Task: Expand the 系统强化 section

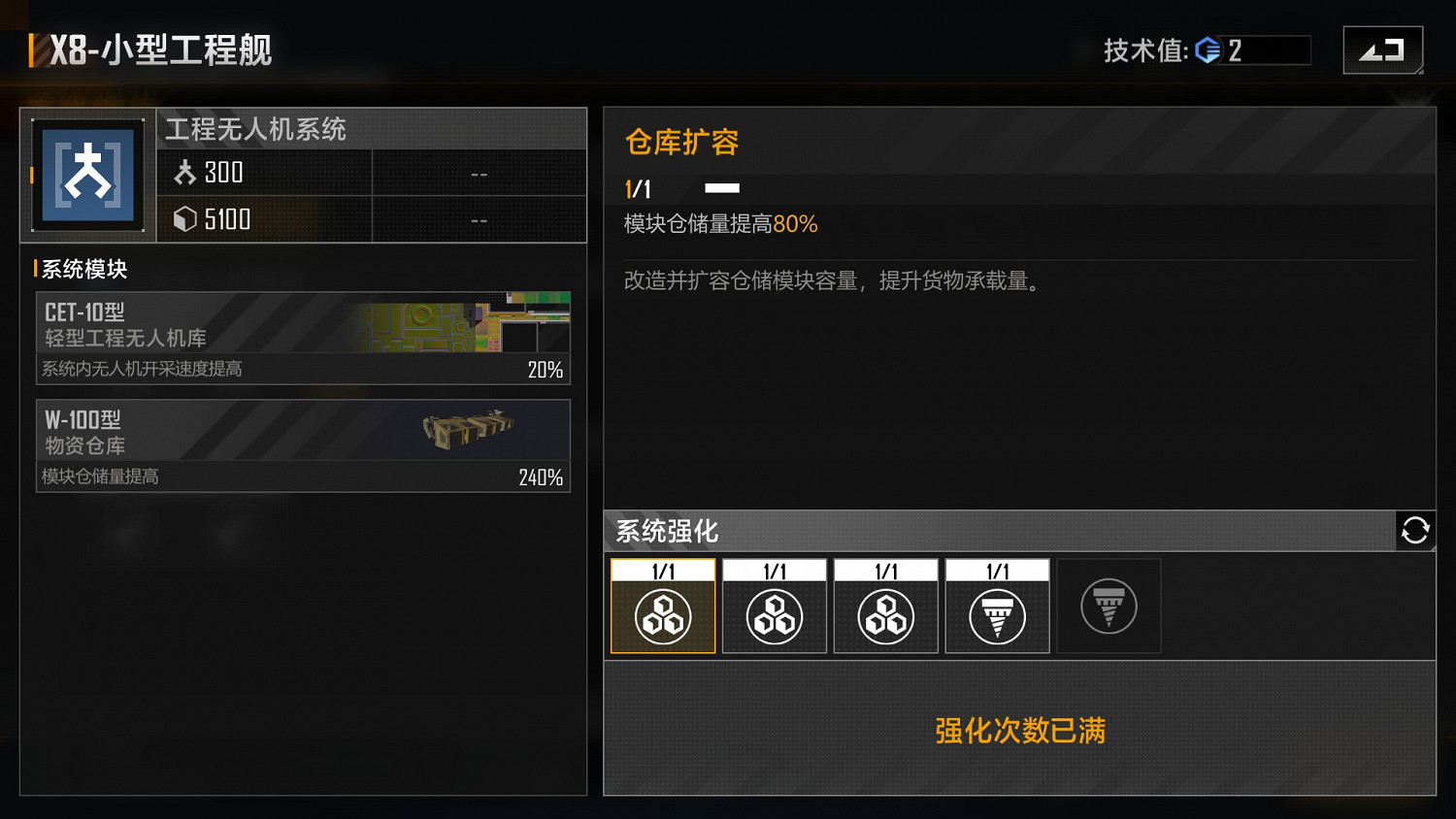Action: point(666,532)
